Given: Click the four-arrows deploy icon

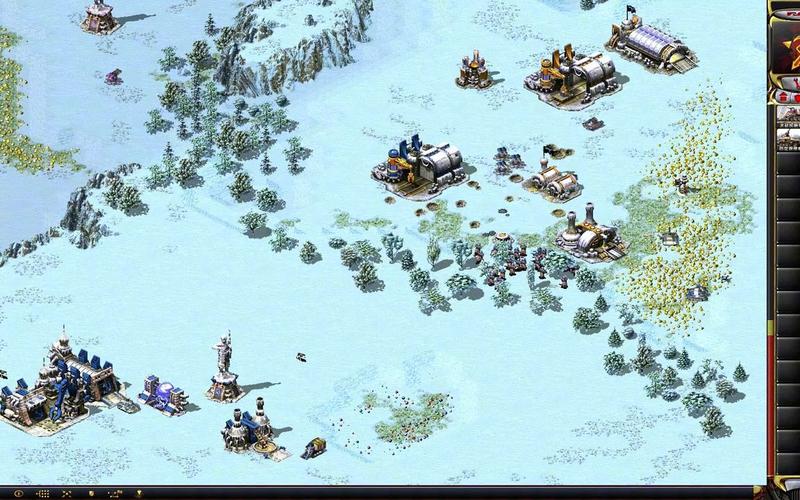Looking at the screenshot, I should point(66,493).
